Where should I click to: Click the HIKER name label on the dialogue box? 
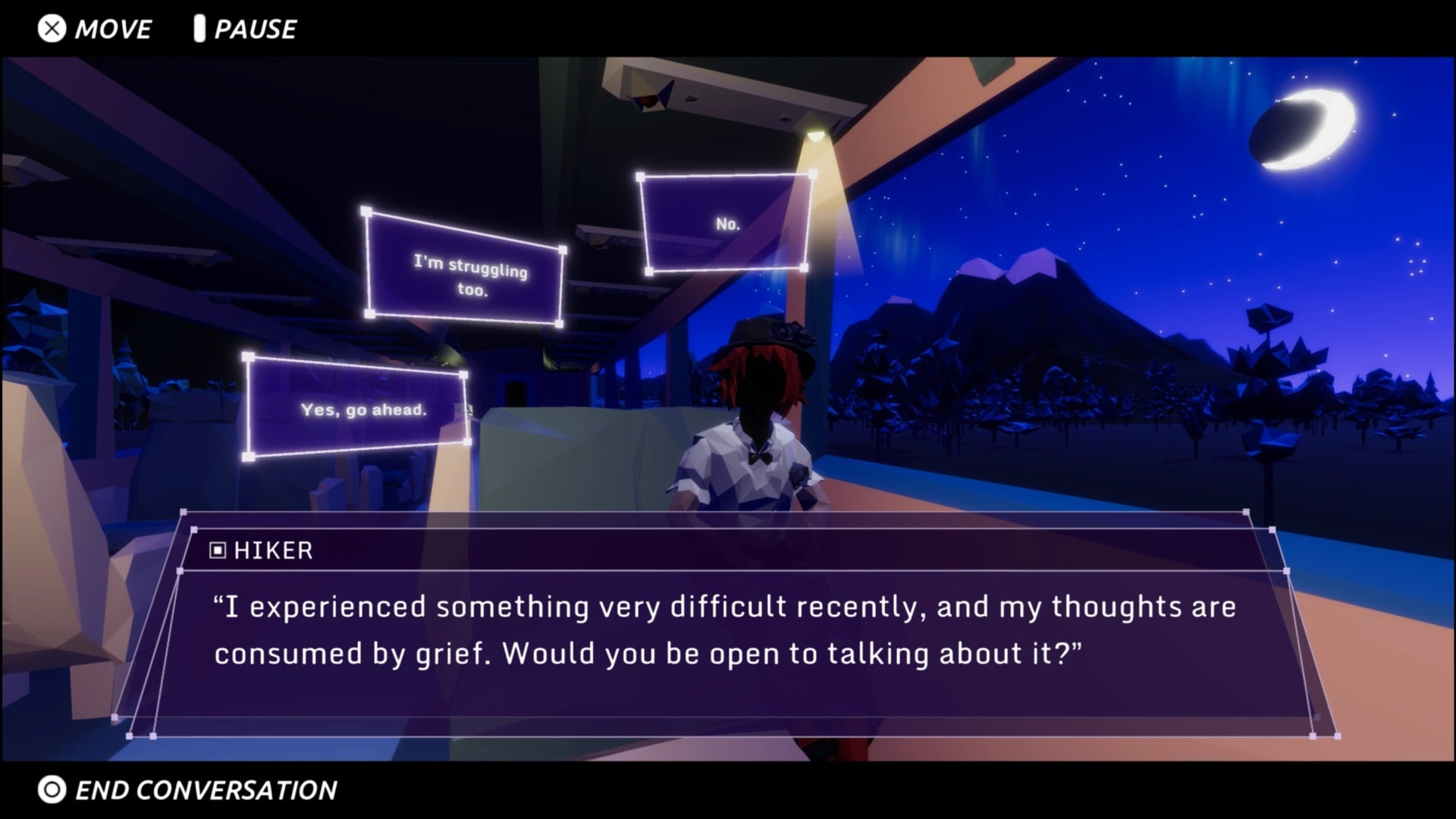[271, 551]
